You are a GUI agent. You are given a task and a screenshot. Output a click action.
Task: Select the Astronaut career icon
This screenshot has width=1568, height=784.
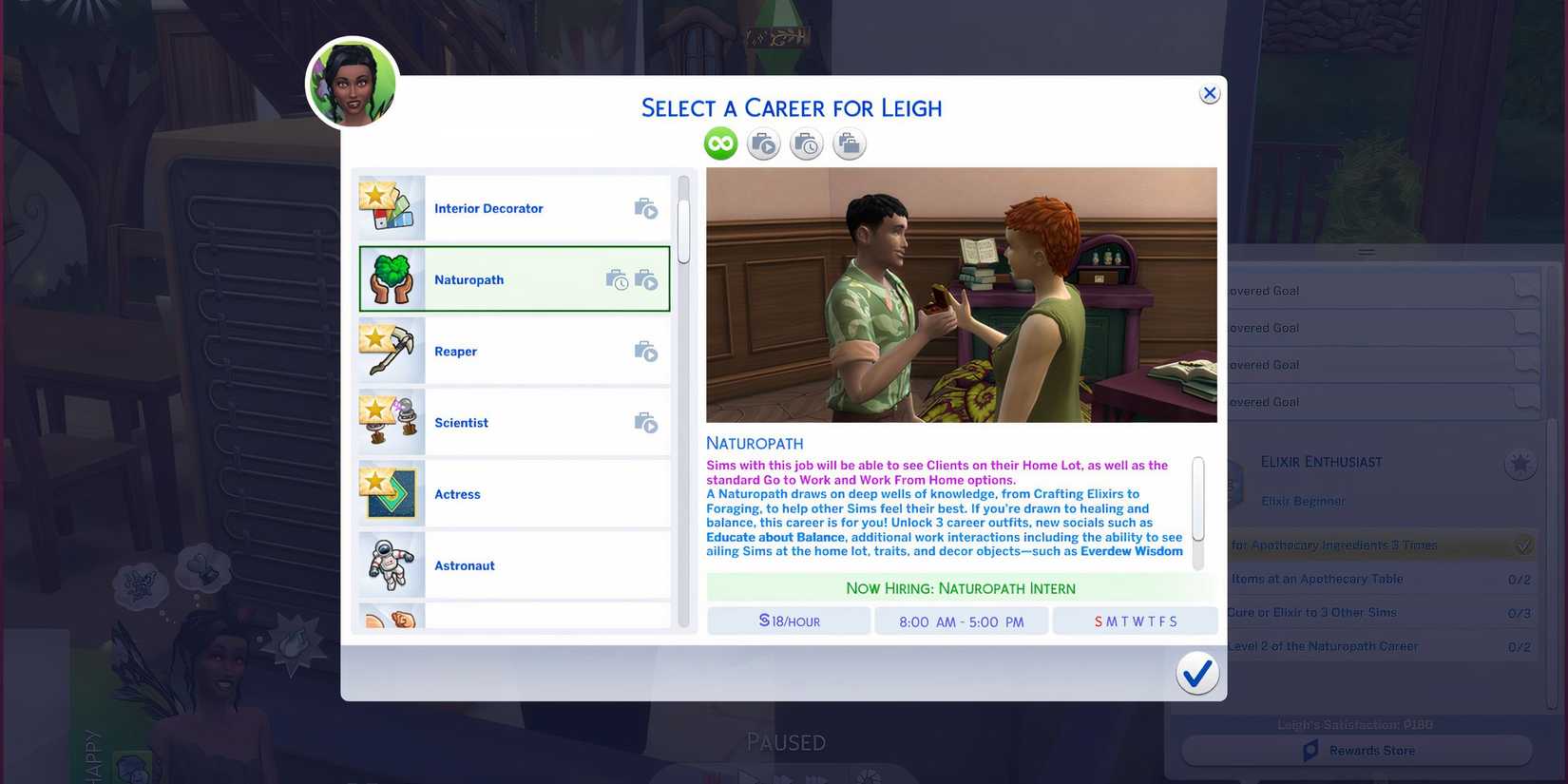(x=390, y=564)
